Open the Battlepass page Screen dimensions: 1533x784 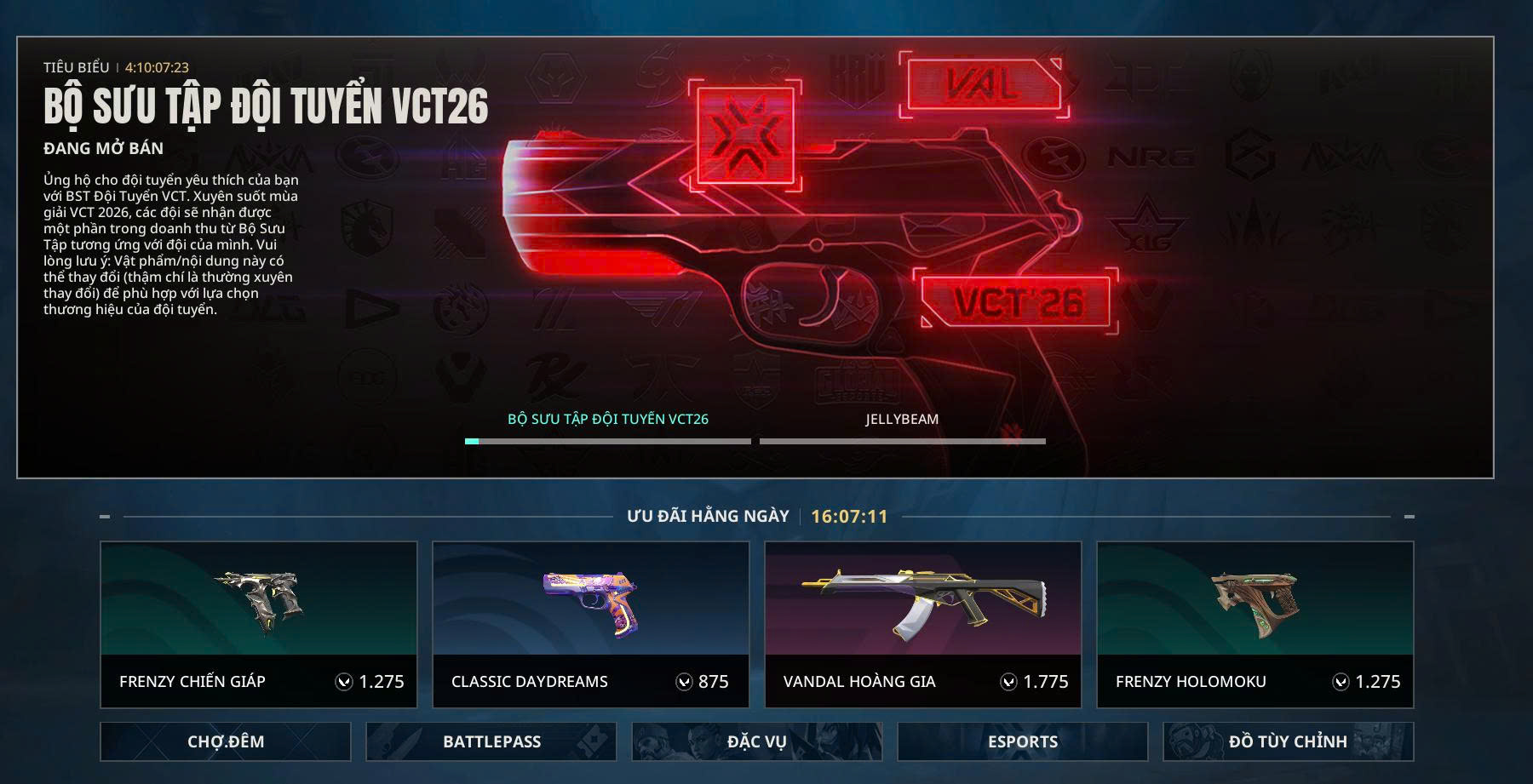pos(491,741)
